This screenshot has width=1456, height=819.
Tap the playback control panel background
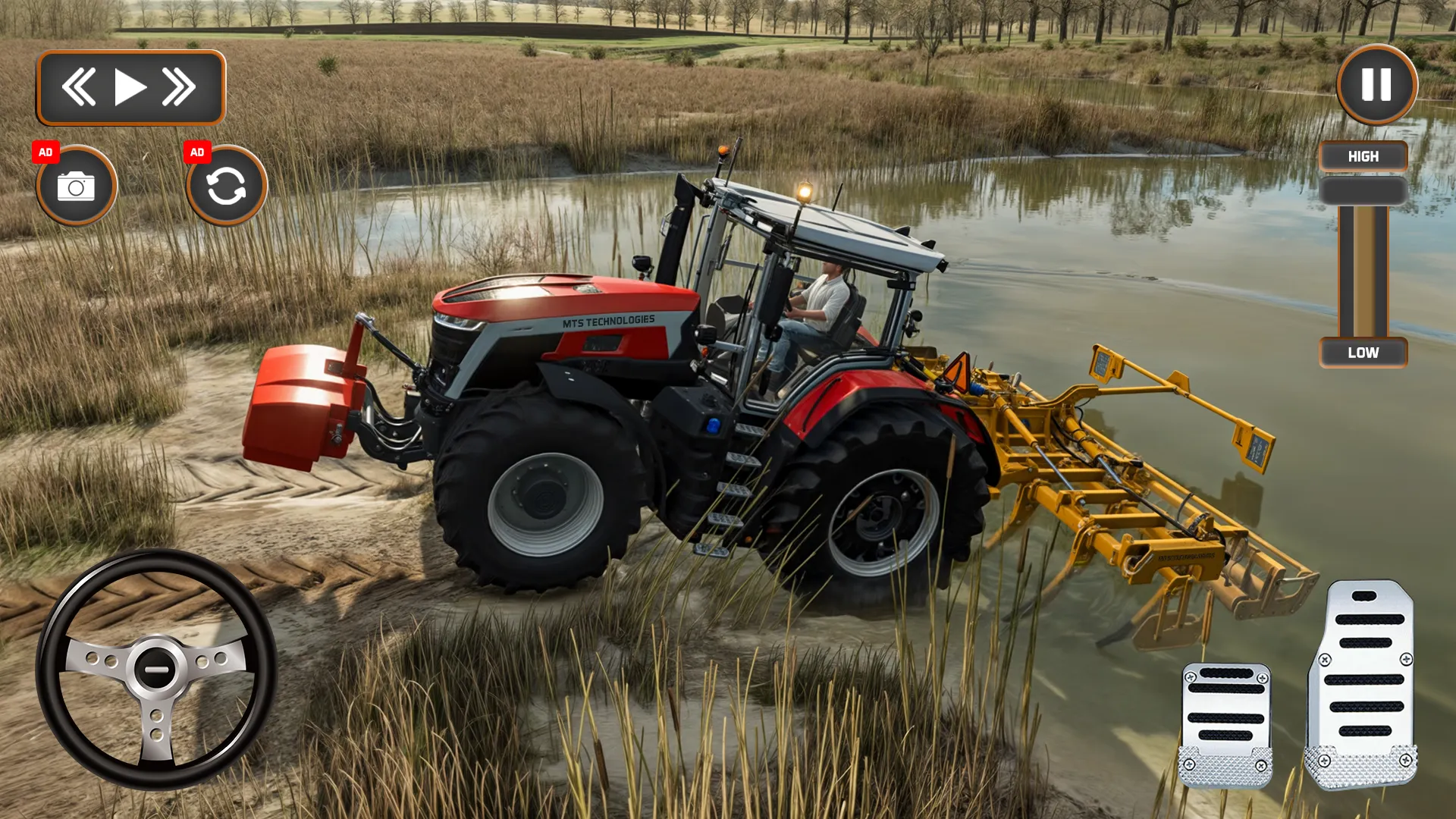click(130, 86)
